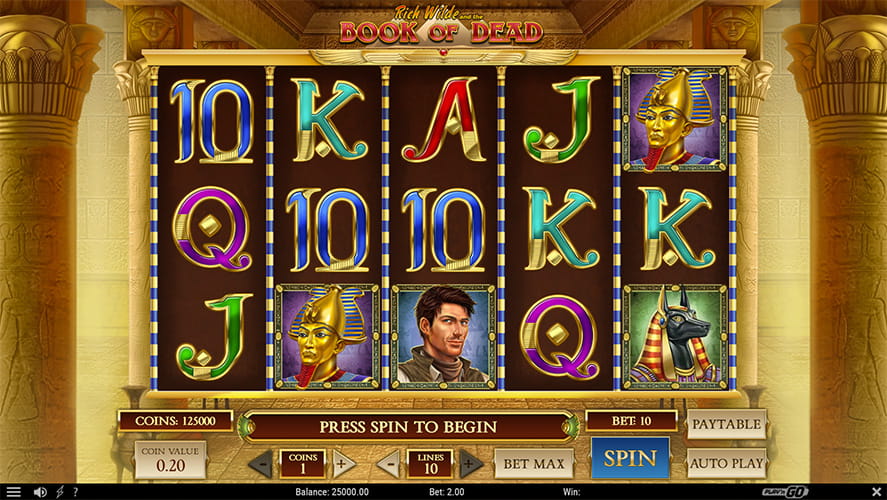Screen dimensions: 887x500
Task: Activate Auto Play
Action: click(726, 463)
